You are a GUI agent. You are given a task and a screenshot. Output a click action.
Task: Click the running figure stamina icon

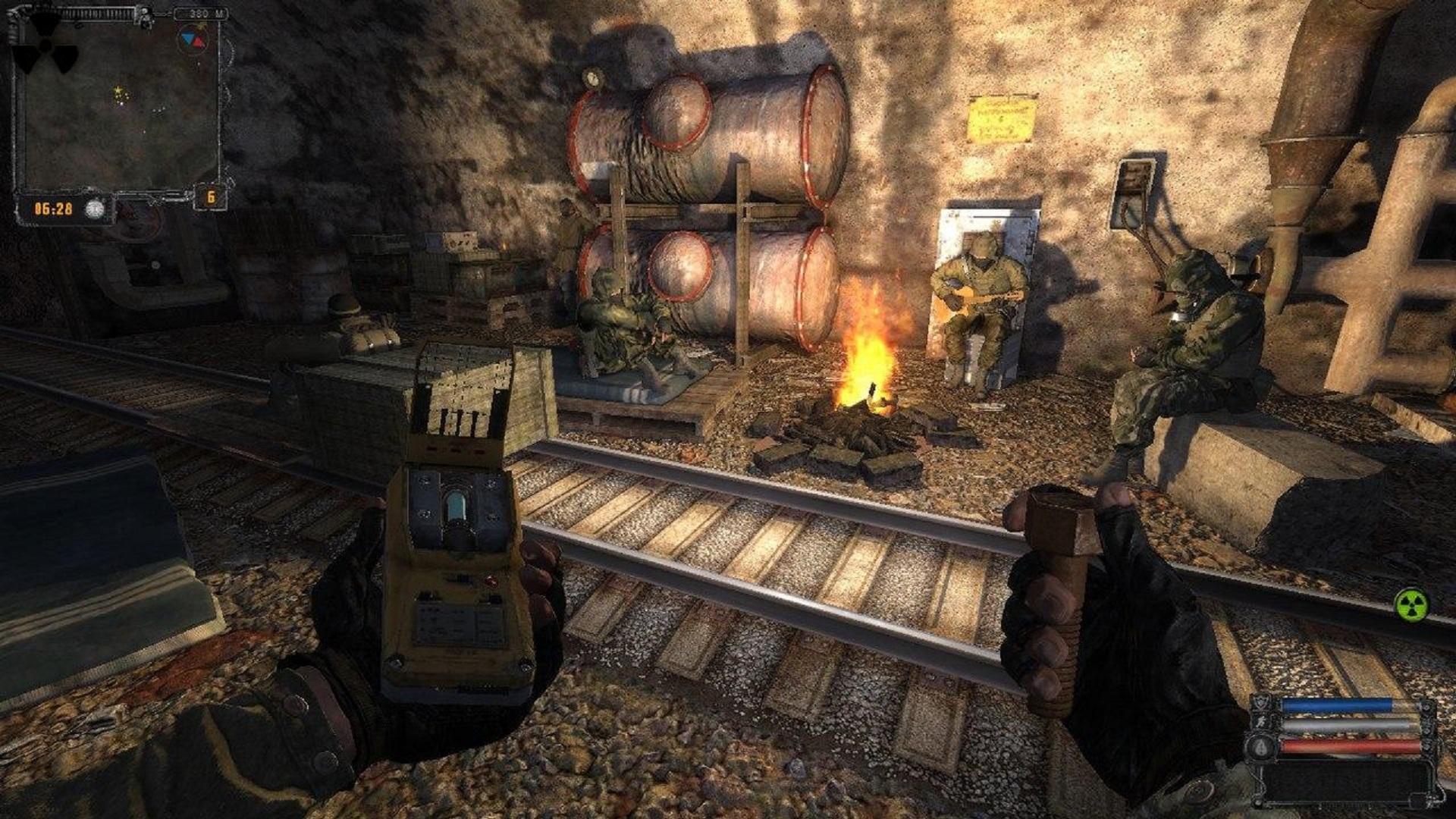[x=1260, y=723]
